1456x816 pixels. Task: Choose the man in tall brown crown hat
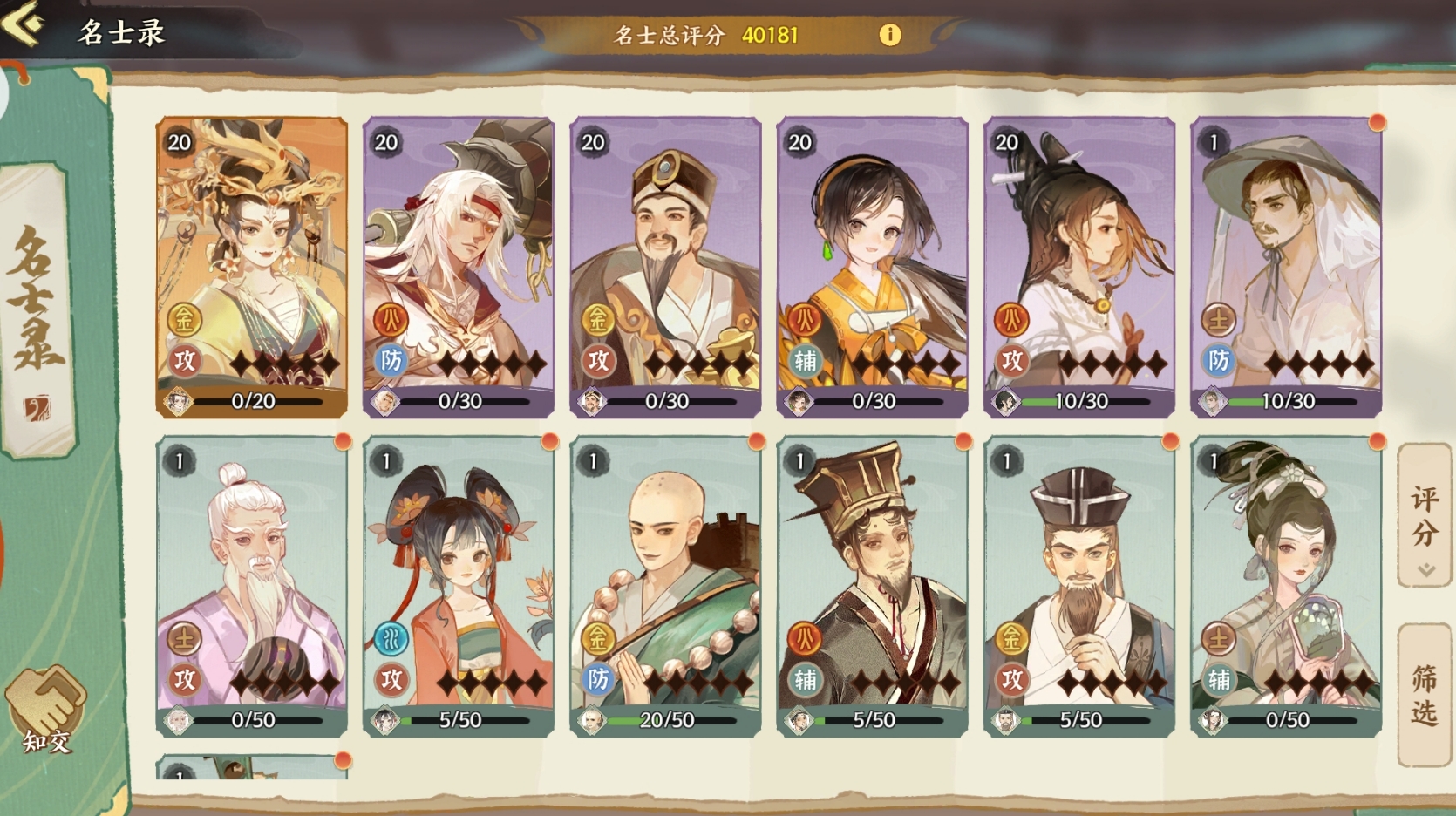(872, 586)
